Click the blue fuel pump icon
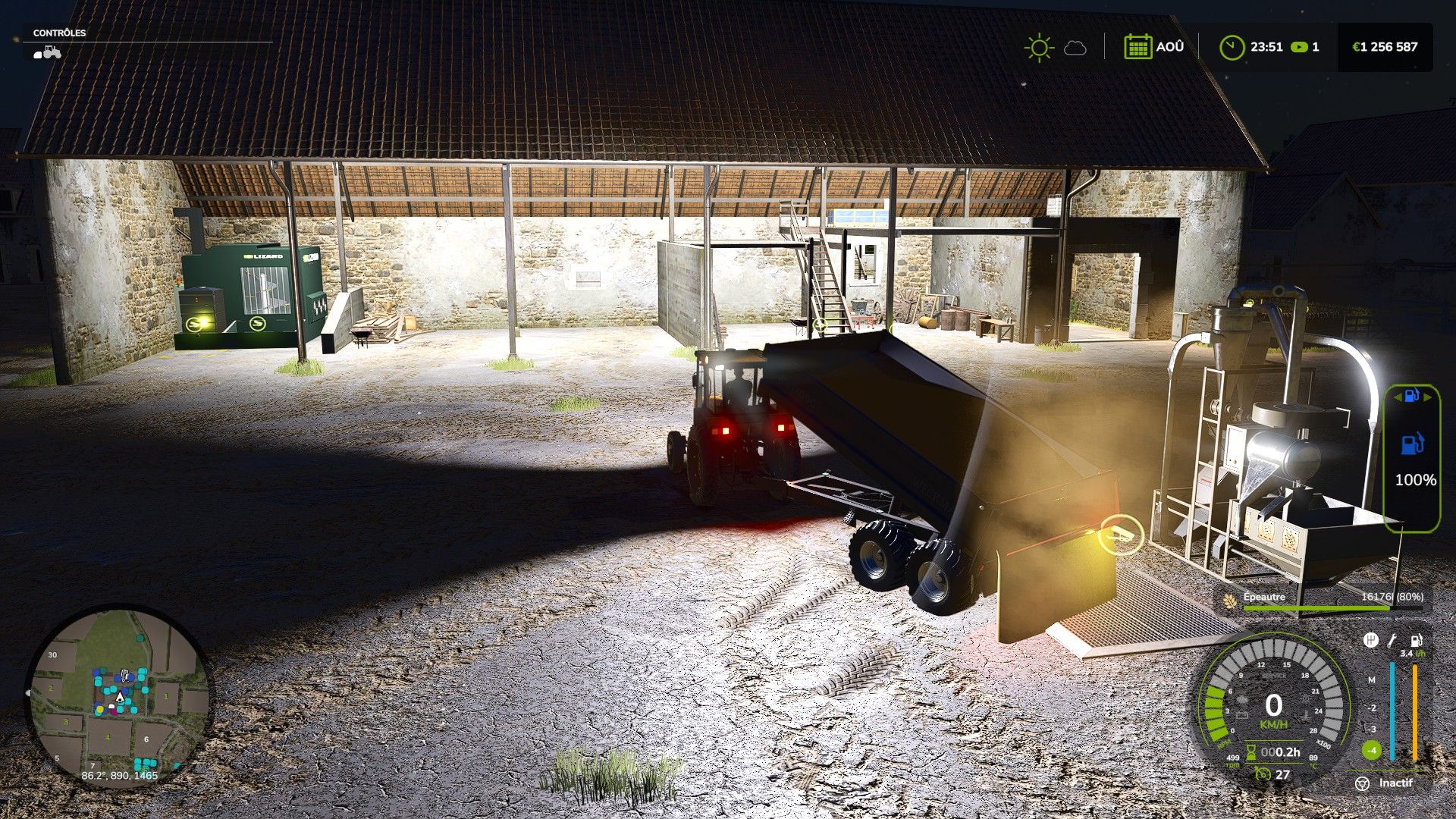Screen dimensions: 1456x819 click(x=1411, y=444)
